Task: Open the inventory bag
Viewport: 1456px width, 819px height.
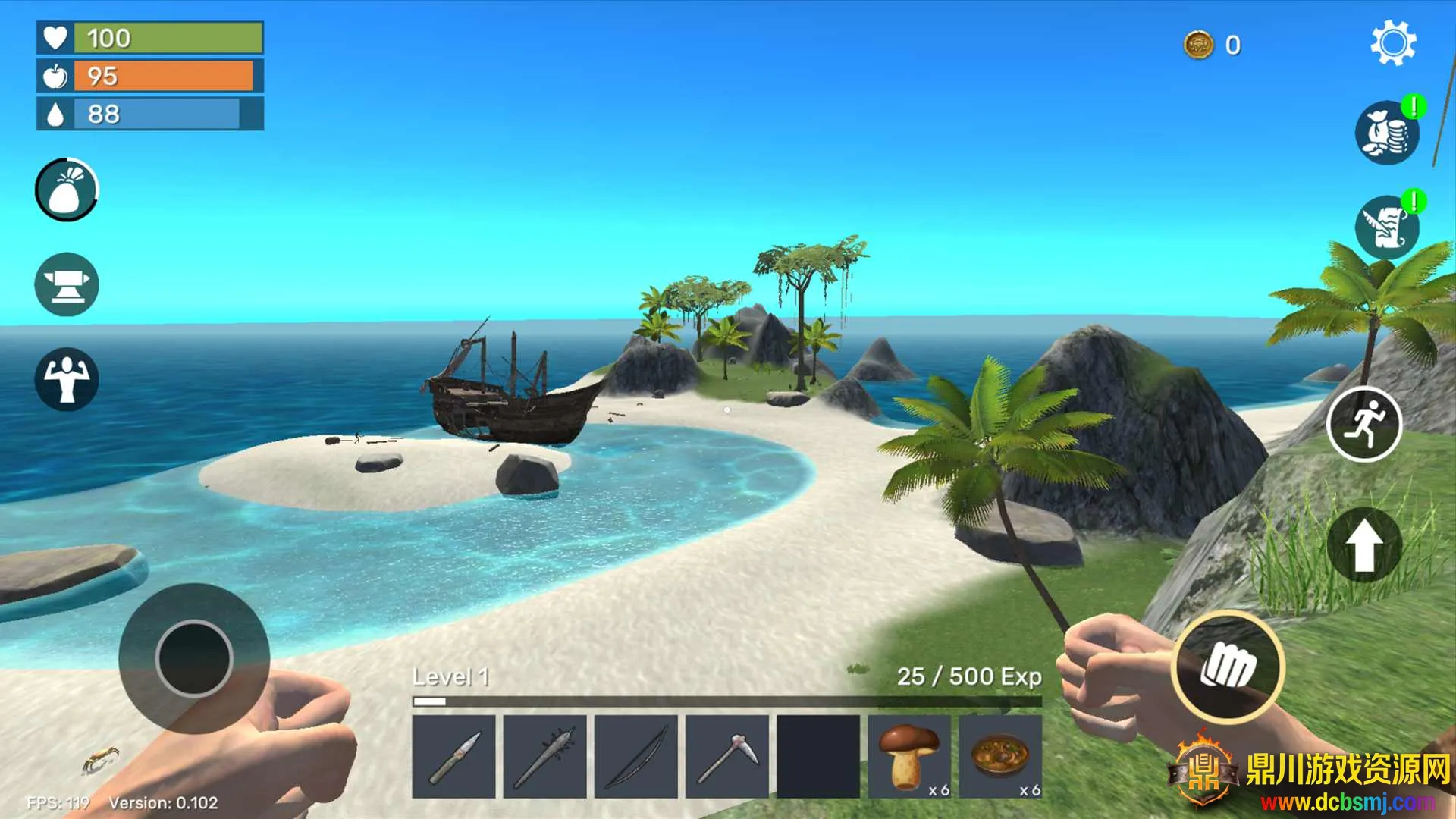Action: pos(67,190)
